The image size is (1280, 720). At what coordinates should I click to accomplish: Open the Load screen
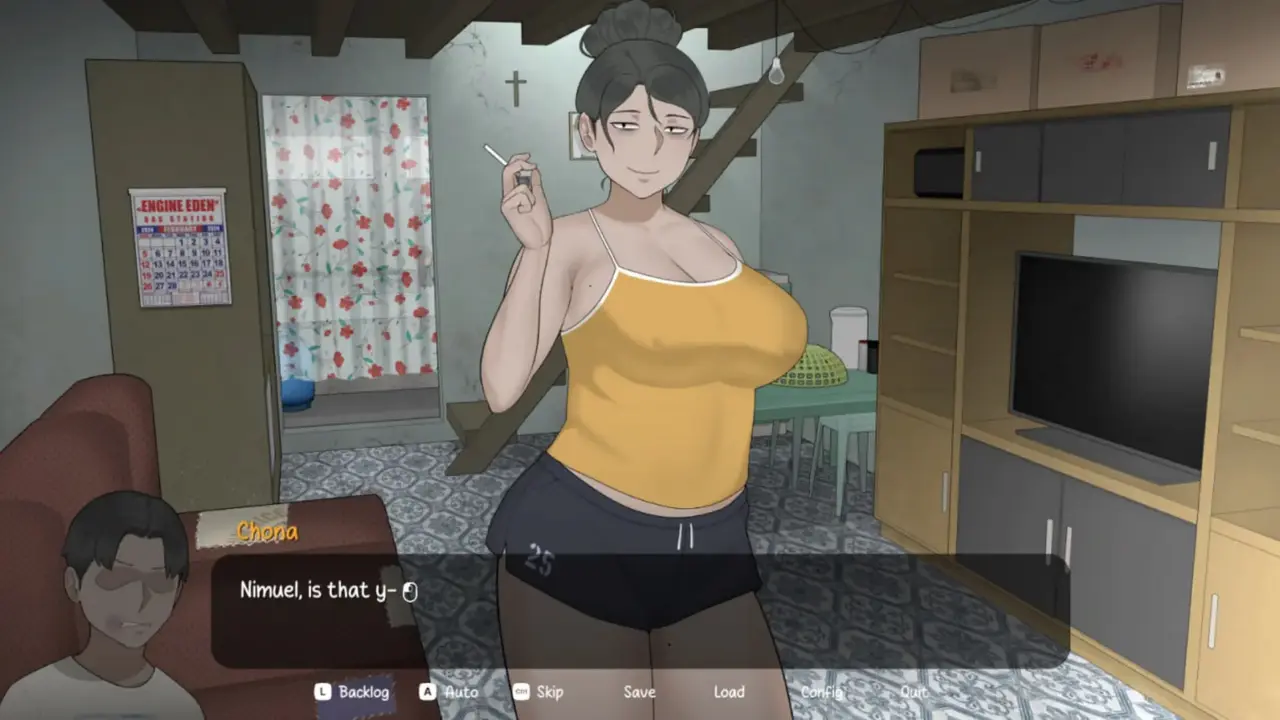pyautogui.click(x=729, y=692)
